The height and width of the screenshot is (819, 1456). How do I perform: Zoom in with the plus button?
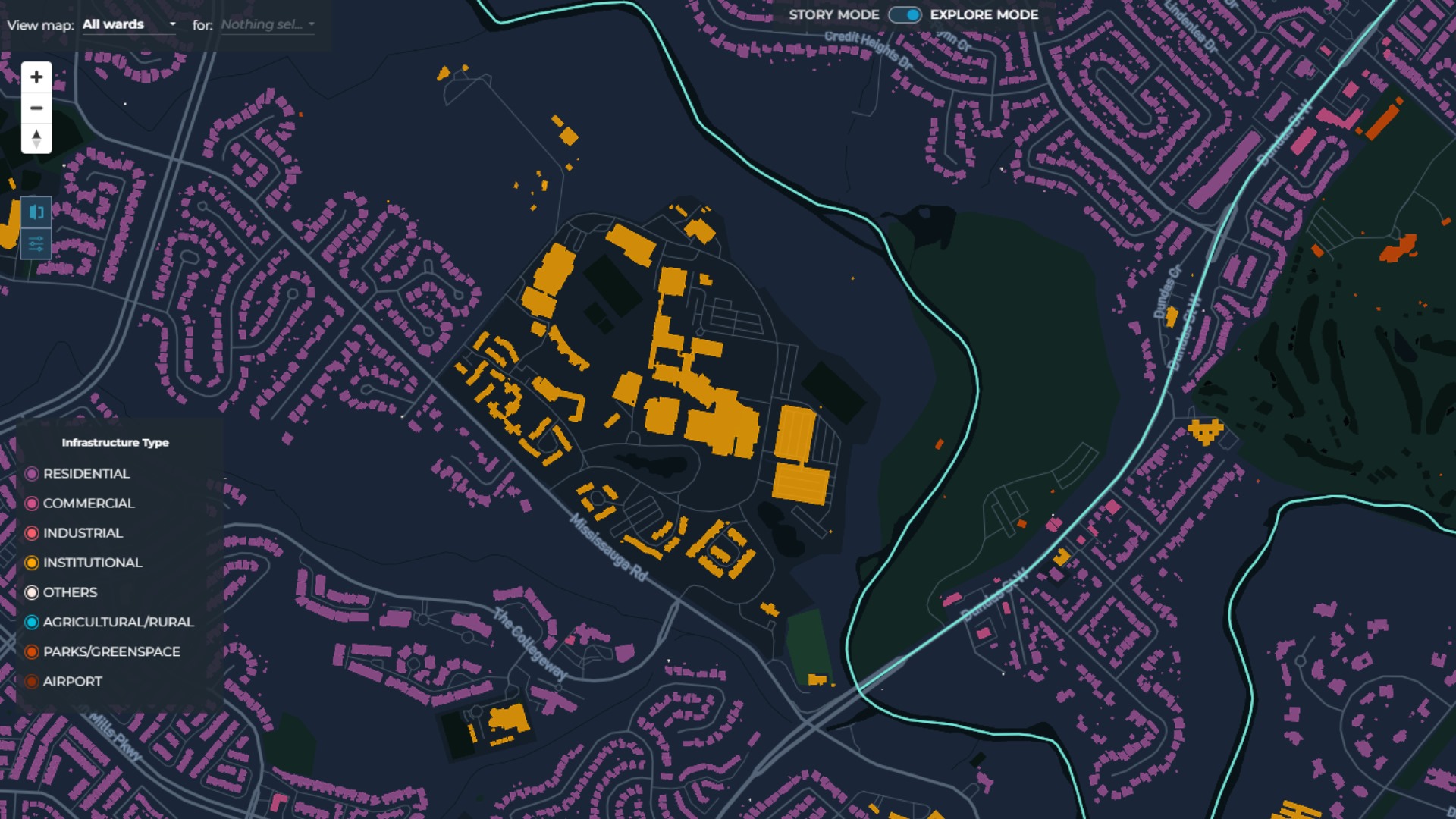pos(36,77)
